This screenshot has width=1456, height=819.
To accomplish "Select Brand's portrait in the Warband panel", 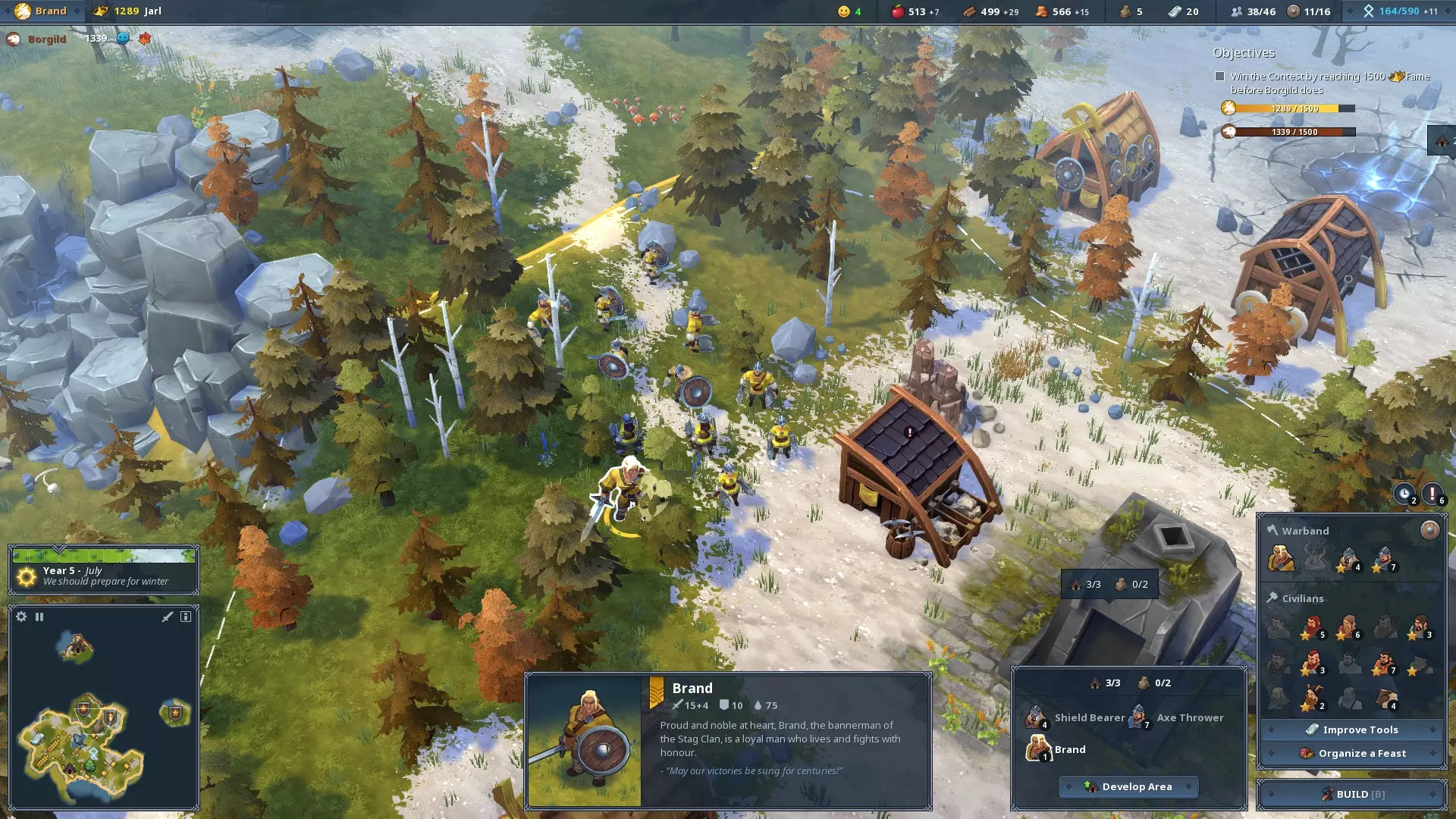I will pyautogui.click(x=1281, y=559).
